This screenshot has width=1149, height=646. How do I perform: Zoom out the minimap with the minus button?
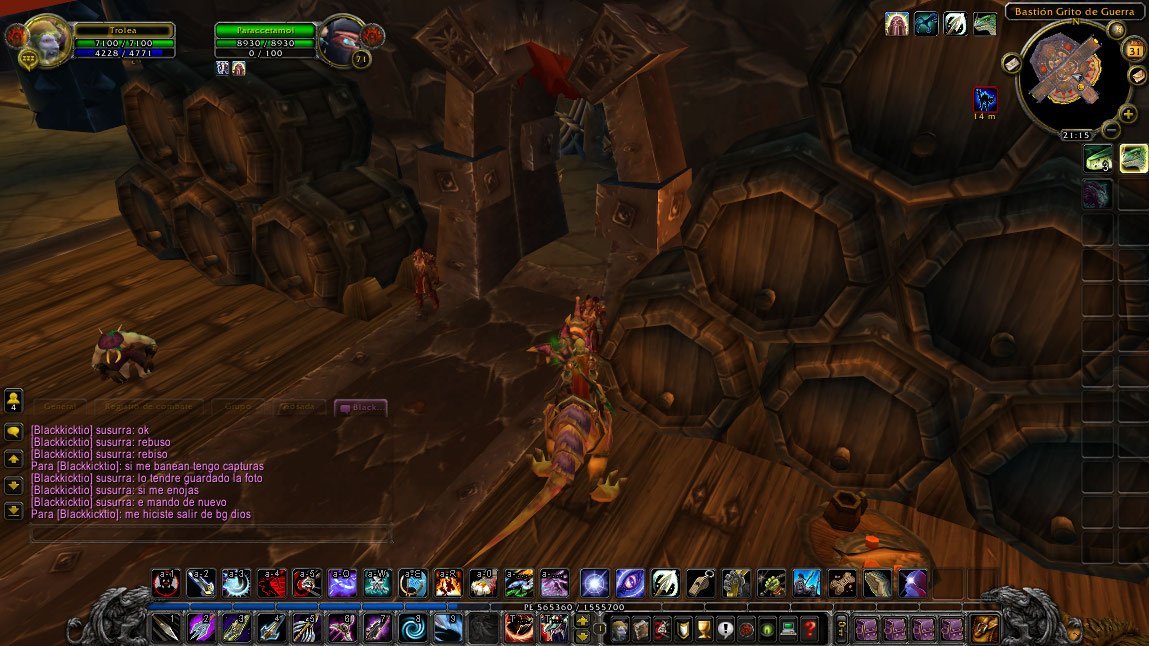(1114, 129)
